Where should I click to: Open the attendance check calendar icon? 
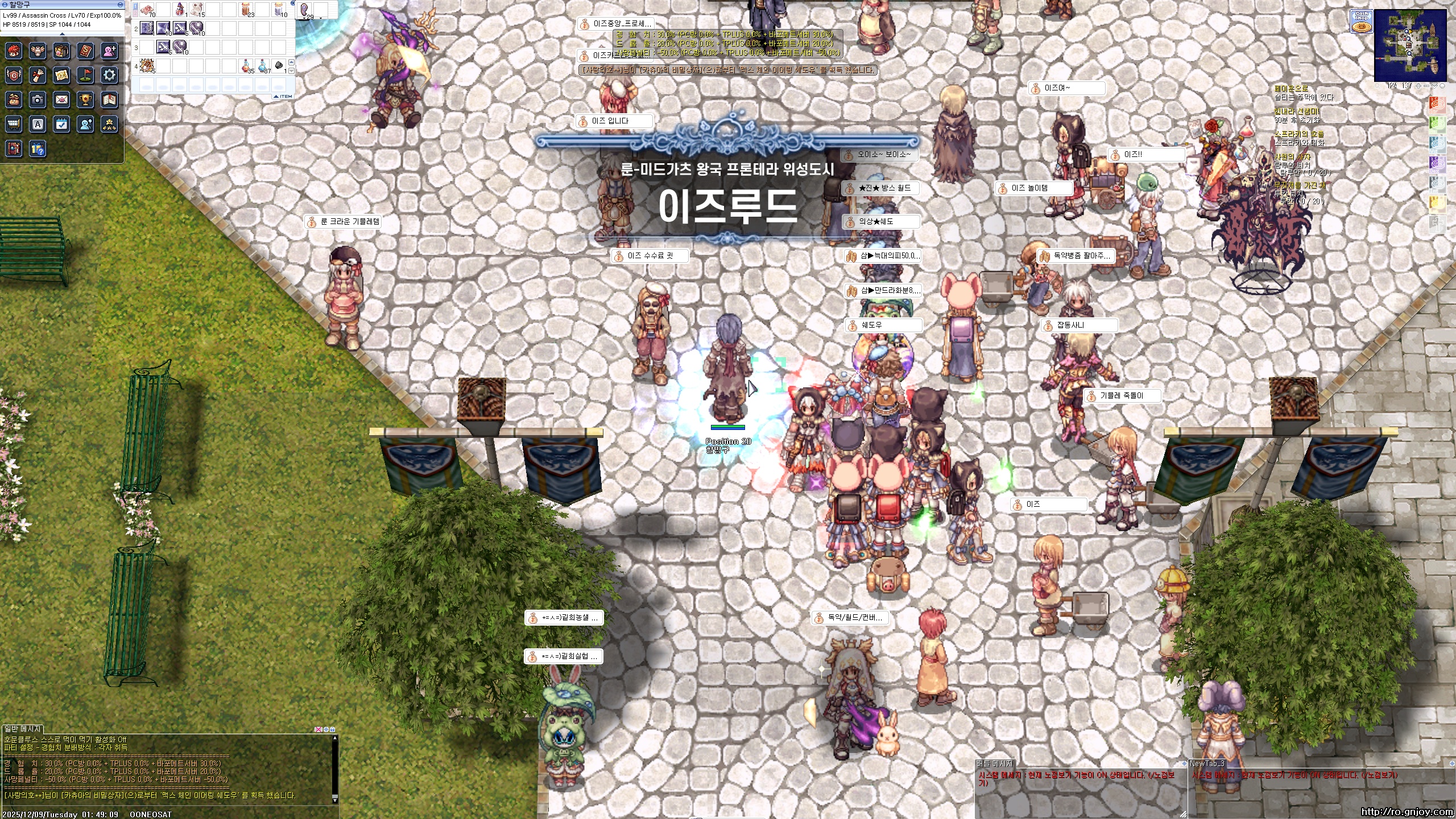(60, 125)
